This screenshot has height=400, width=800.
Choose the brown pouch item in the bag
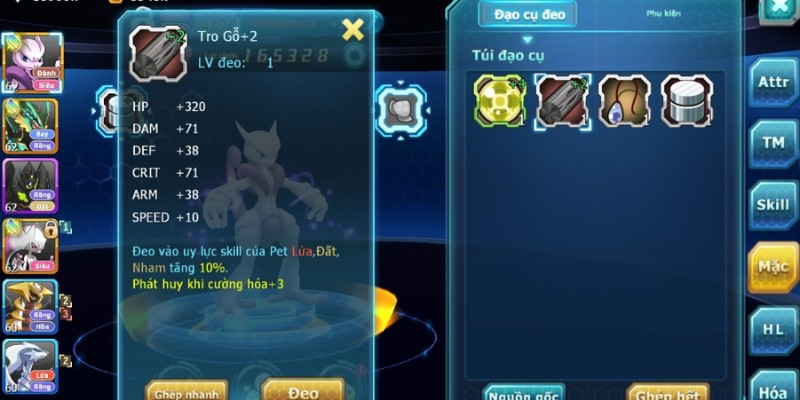click(625, 100)
